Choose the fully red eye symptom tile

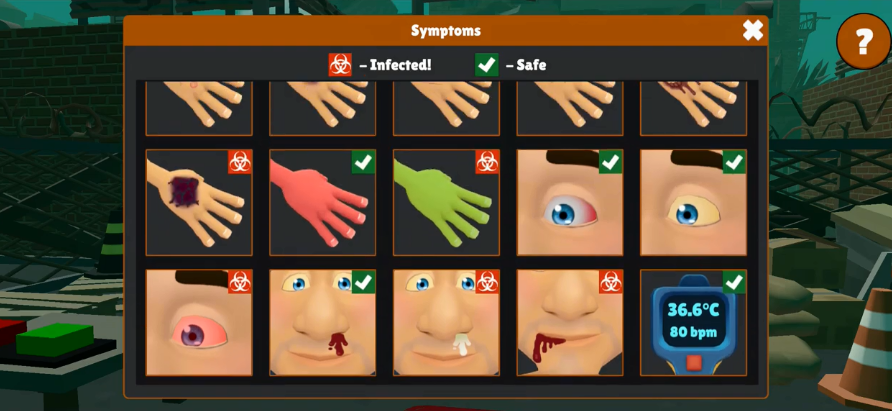point(199,323)
